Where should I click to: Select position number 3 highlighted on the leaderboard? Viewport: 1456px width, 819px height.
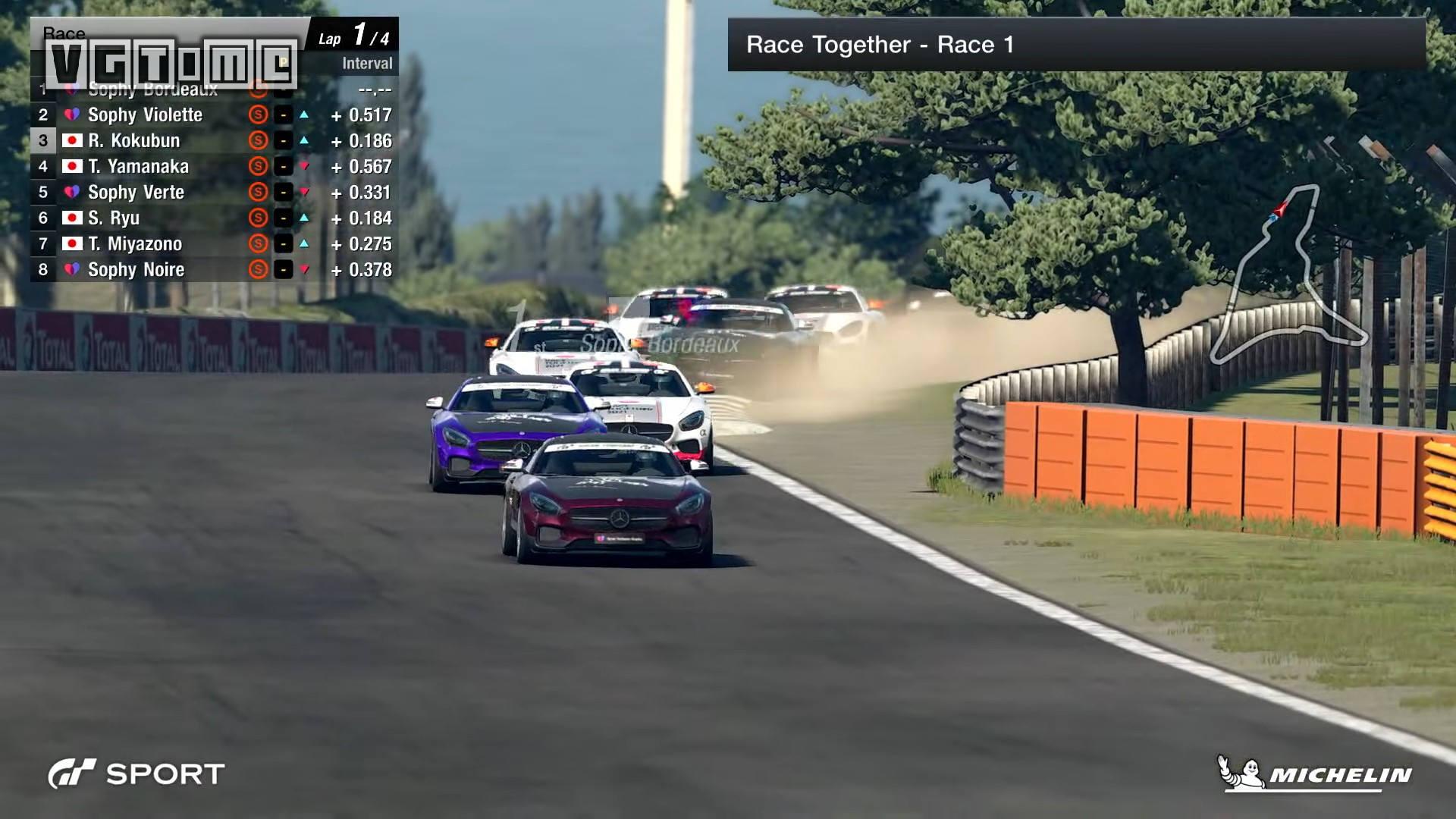(x=42, y=140)
